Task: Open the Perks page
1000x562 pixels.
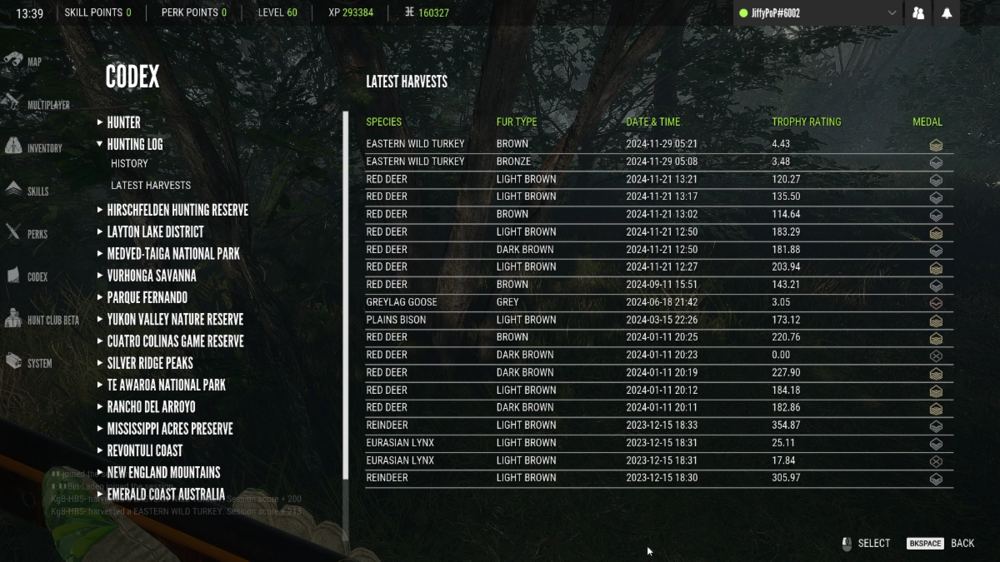Action: 27,234
